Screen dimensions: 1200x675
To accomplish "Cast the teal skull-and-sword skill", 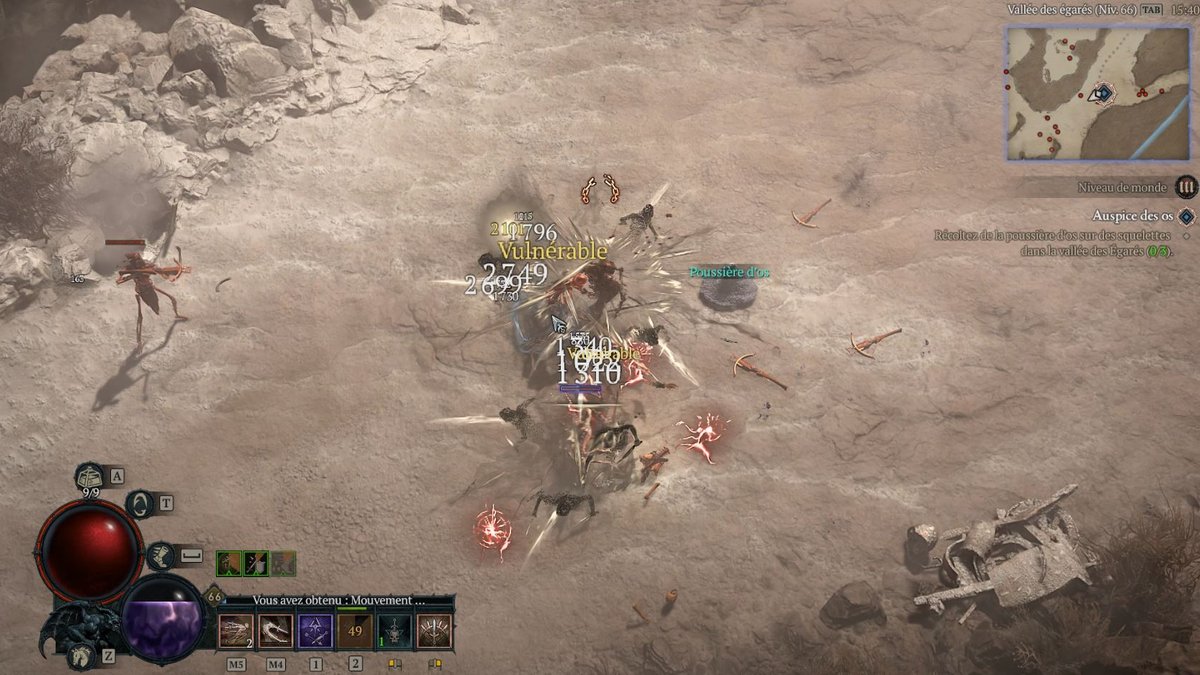I will pyautogui.click(x=395, y=631).
